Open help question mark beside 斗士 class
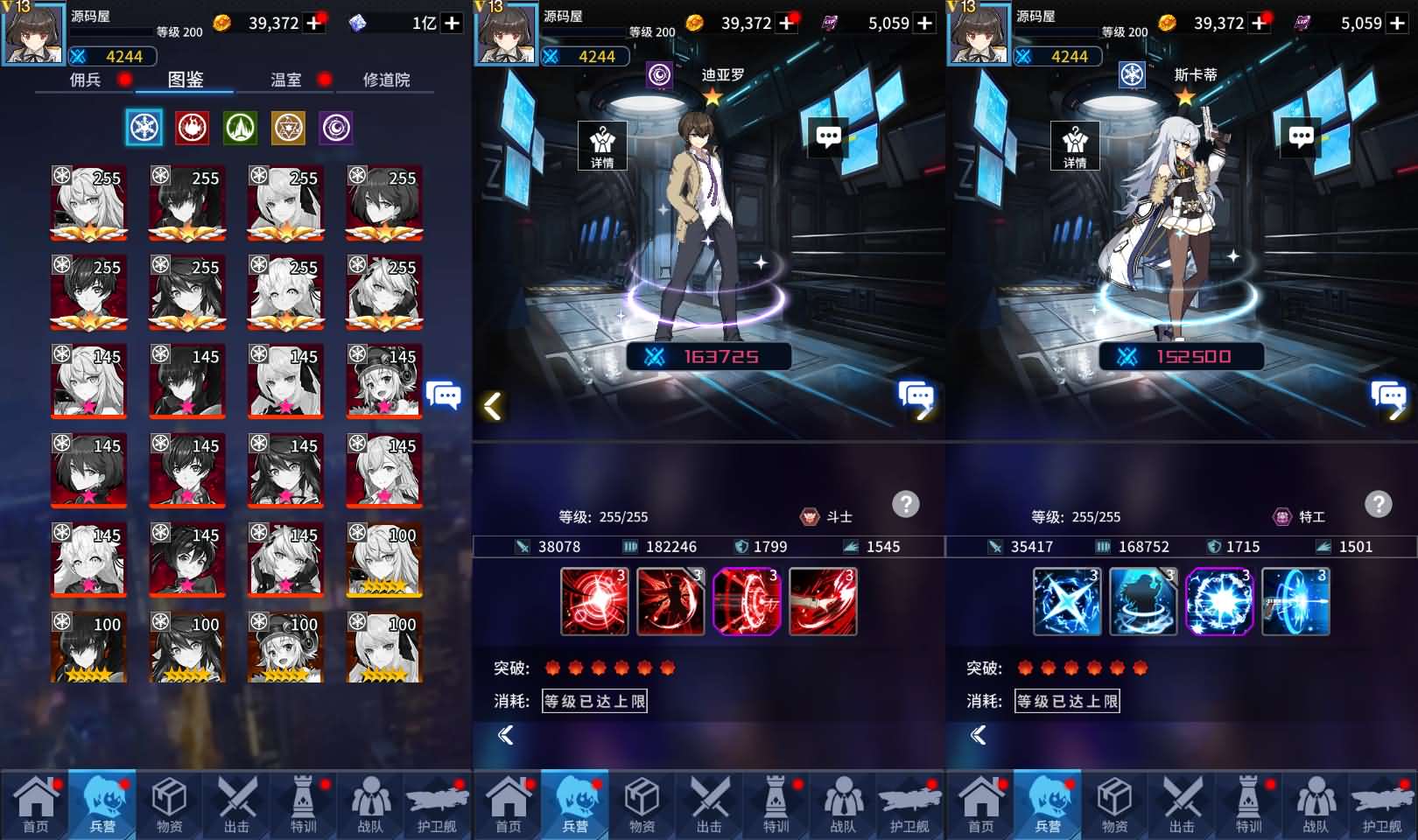Image resolution: width=1418 pixels, height=840 pixels. click(906, 504)
